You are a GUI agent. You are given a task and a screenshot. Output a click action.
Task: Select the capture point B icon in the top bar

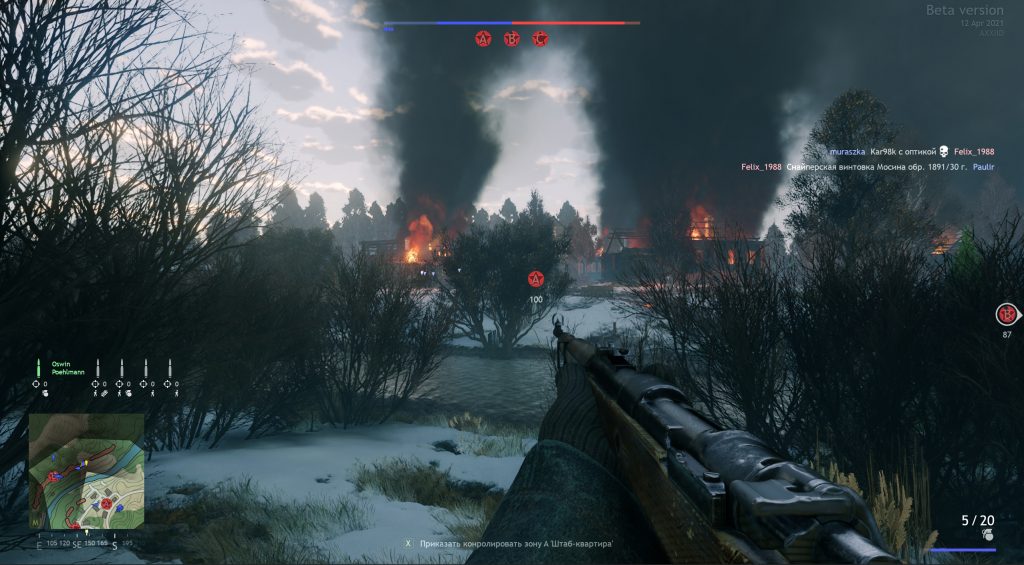point(512,39)
